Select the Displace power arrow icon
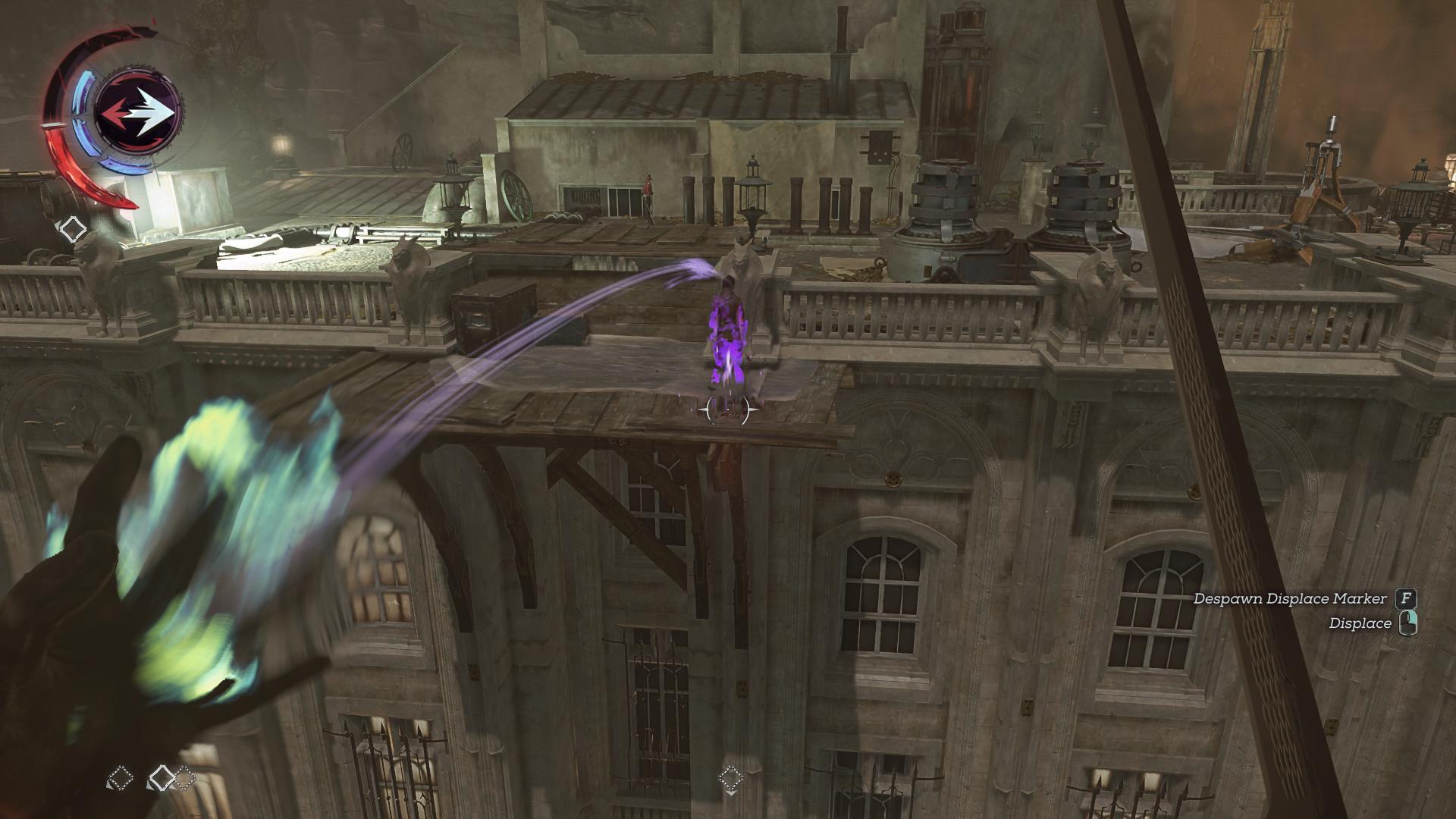The height and width of the screenshot is (819, 1456). point(140,112)
